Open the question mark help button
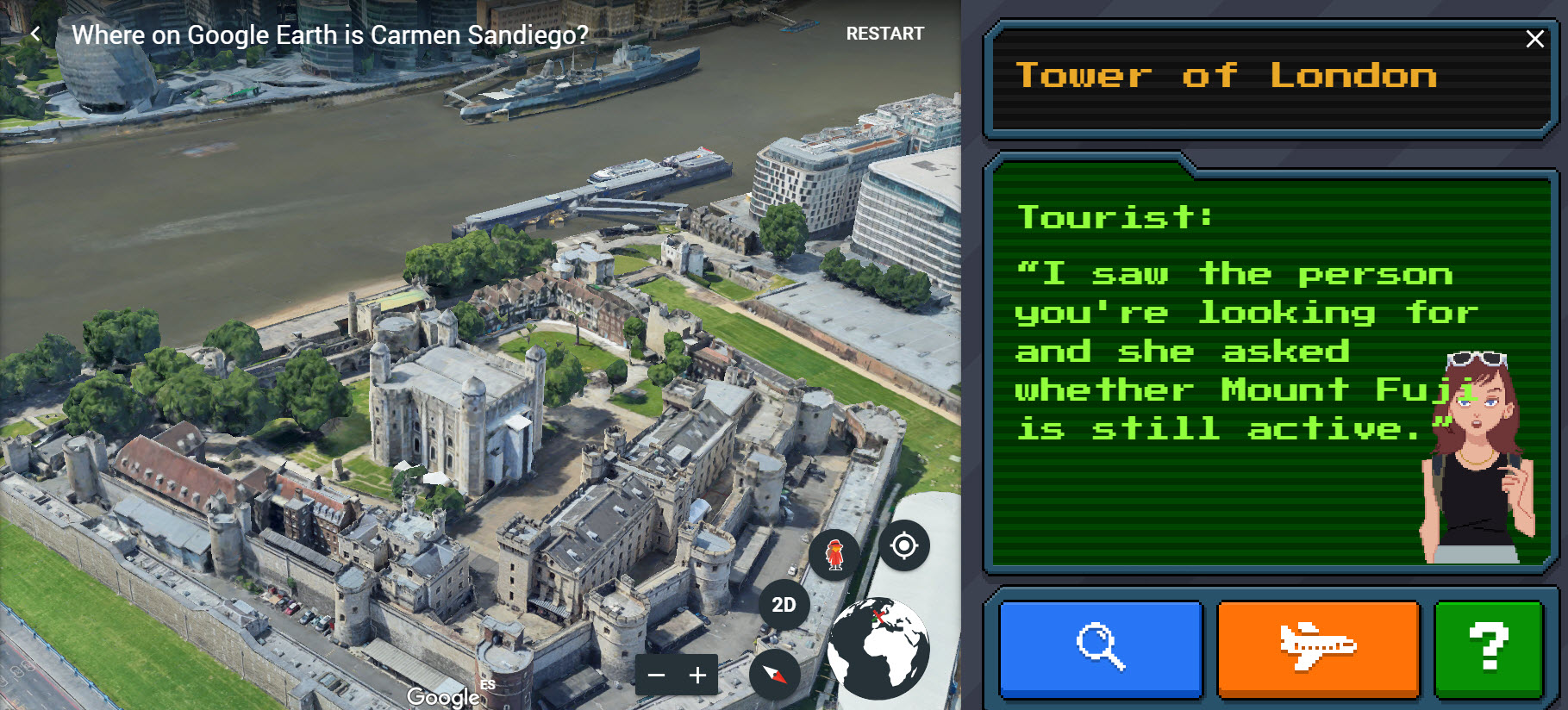1568x710 pixels. [1488, 650]
